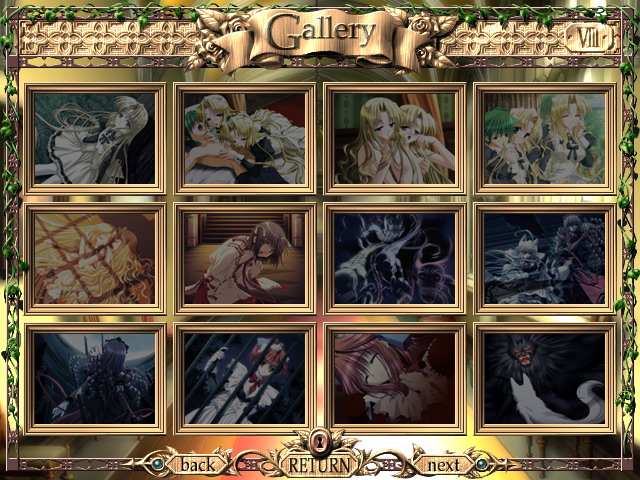
Task: Go back to the previous gallery page
Action: (x=197, y=464)
